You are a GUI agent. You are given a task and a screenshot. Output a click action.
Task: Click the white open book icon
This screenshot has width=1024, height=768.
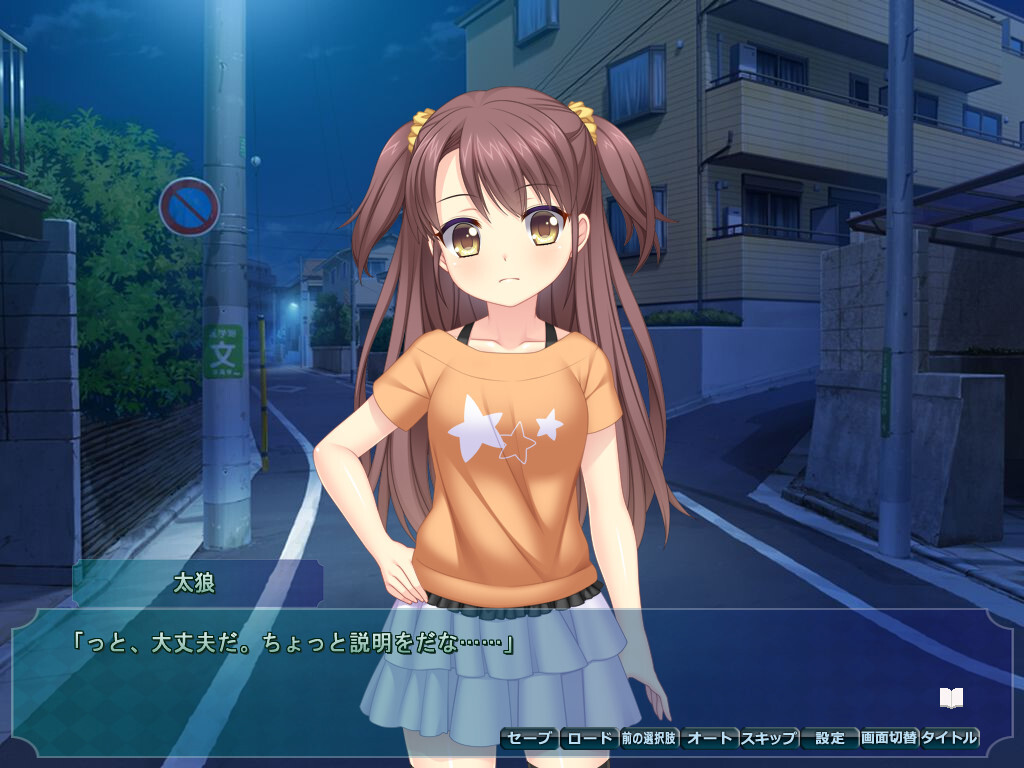click(951, 697)
